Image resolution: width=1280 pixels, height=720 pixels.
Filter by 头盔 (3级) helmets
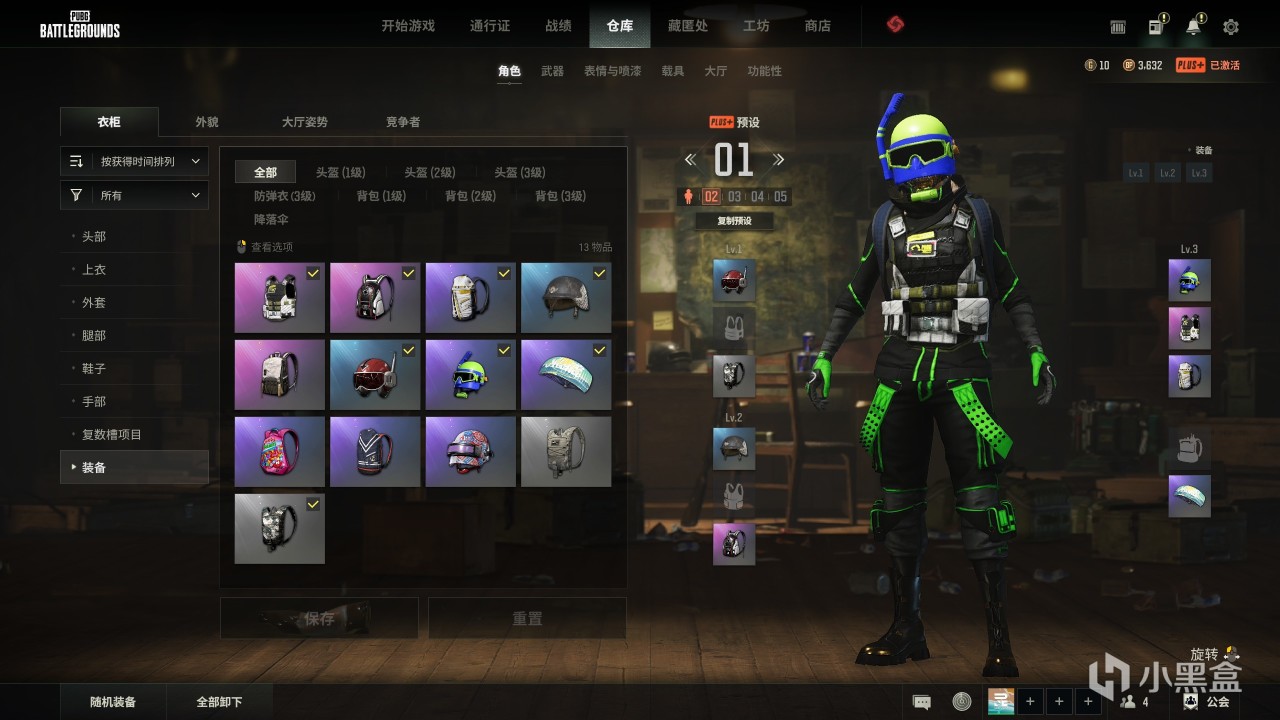(520, 173)
